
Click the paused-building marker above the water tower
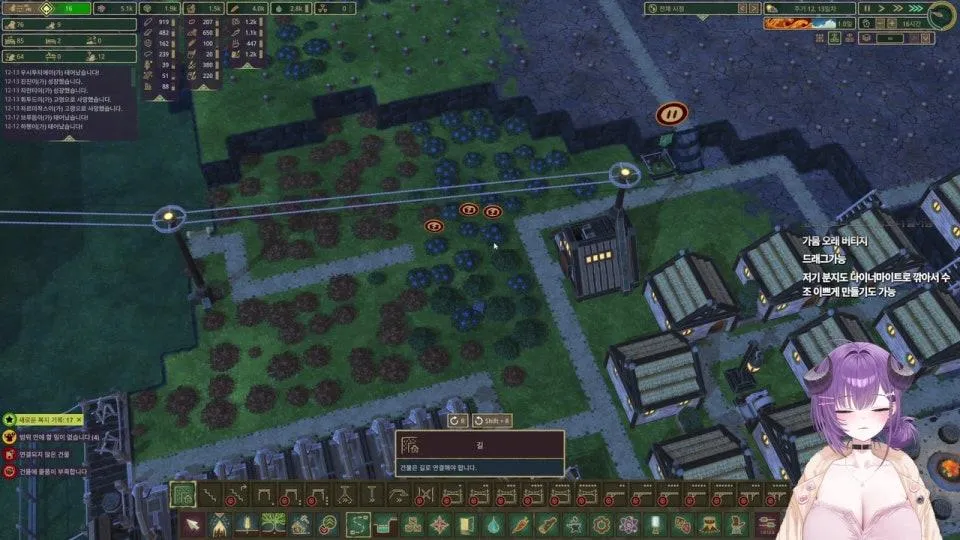click(671, 114)
